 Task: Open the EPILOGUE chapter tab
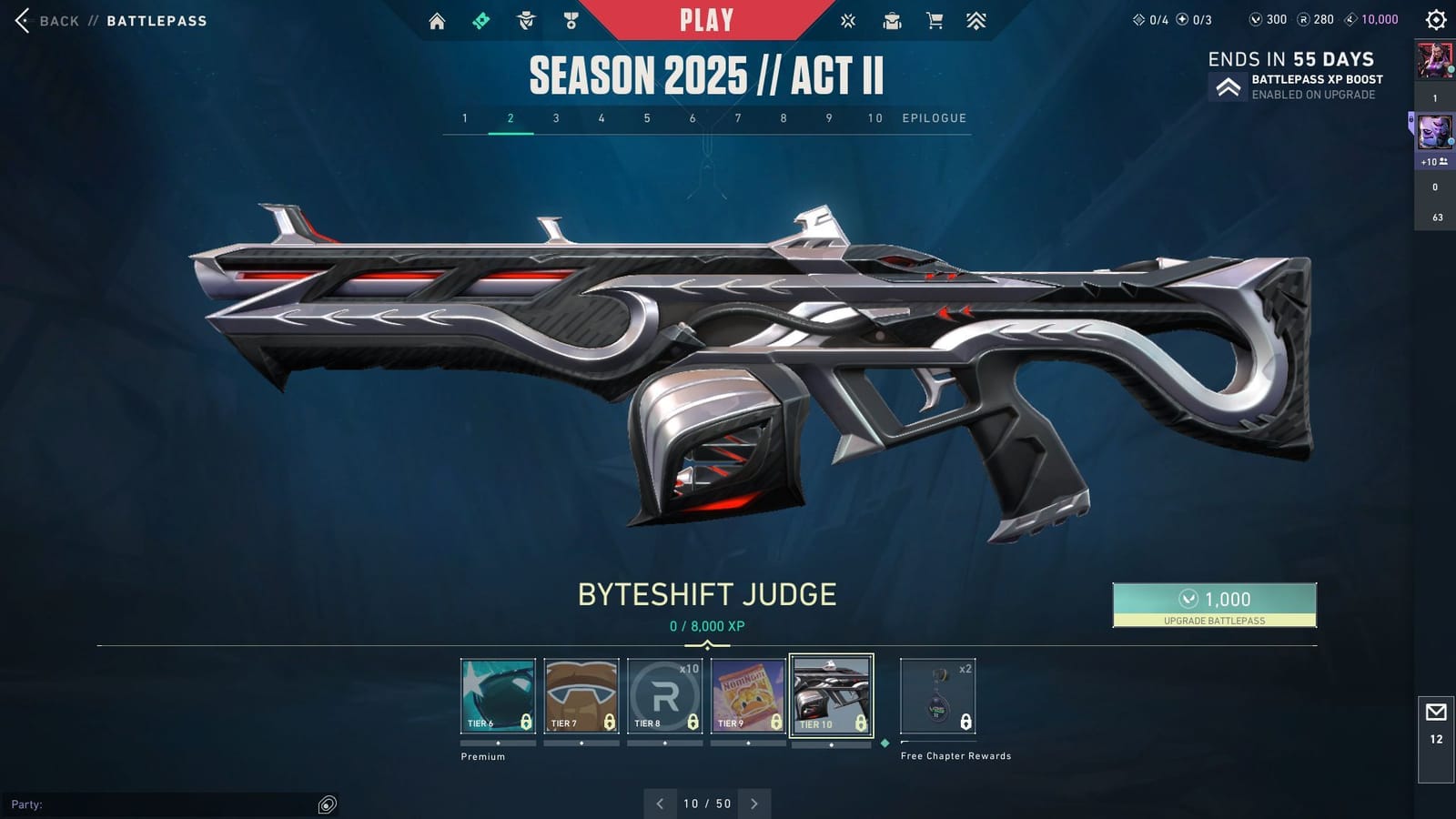click(x=934, y=117)
